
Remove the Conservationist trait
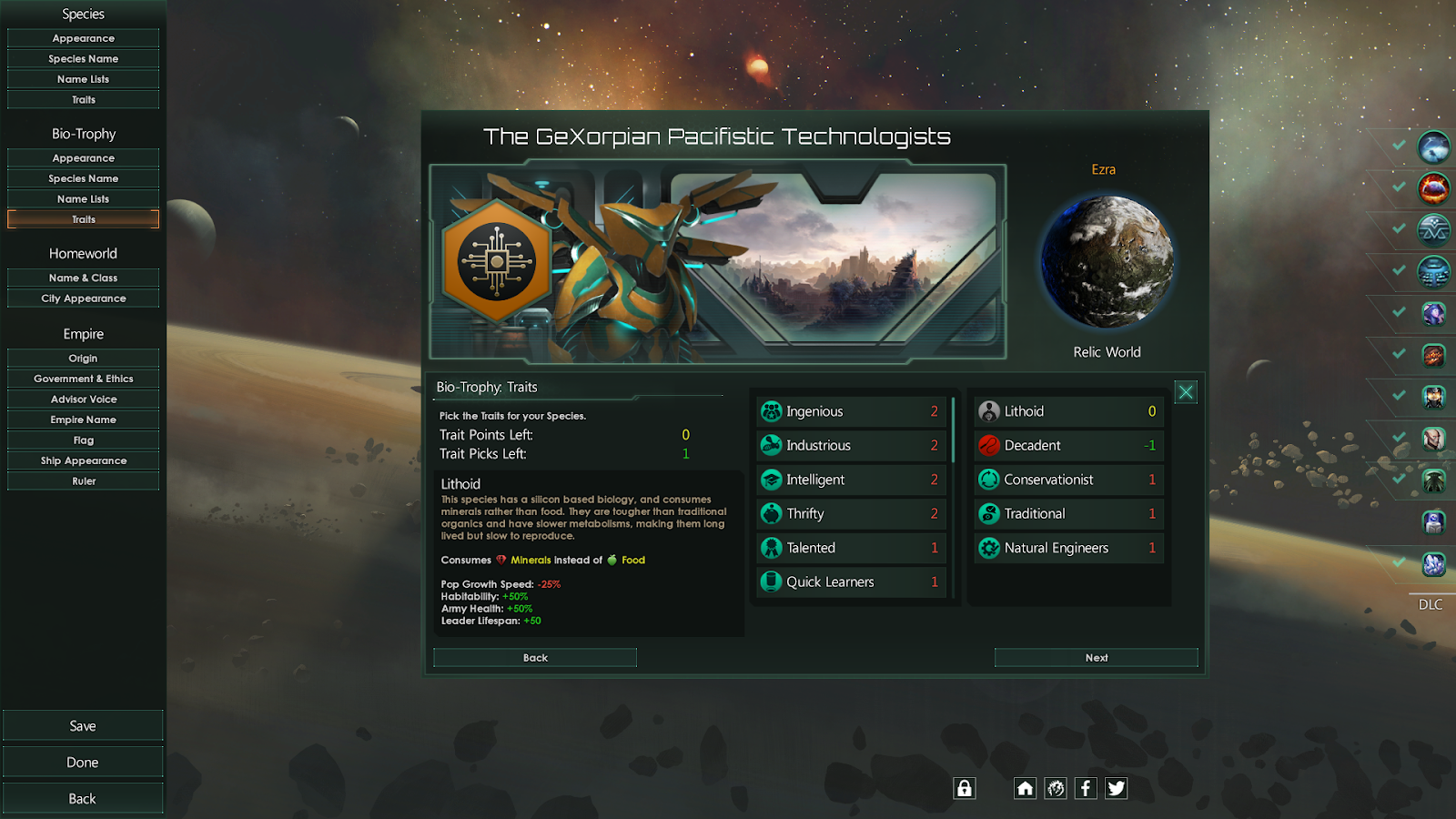1068,480
